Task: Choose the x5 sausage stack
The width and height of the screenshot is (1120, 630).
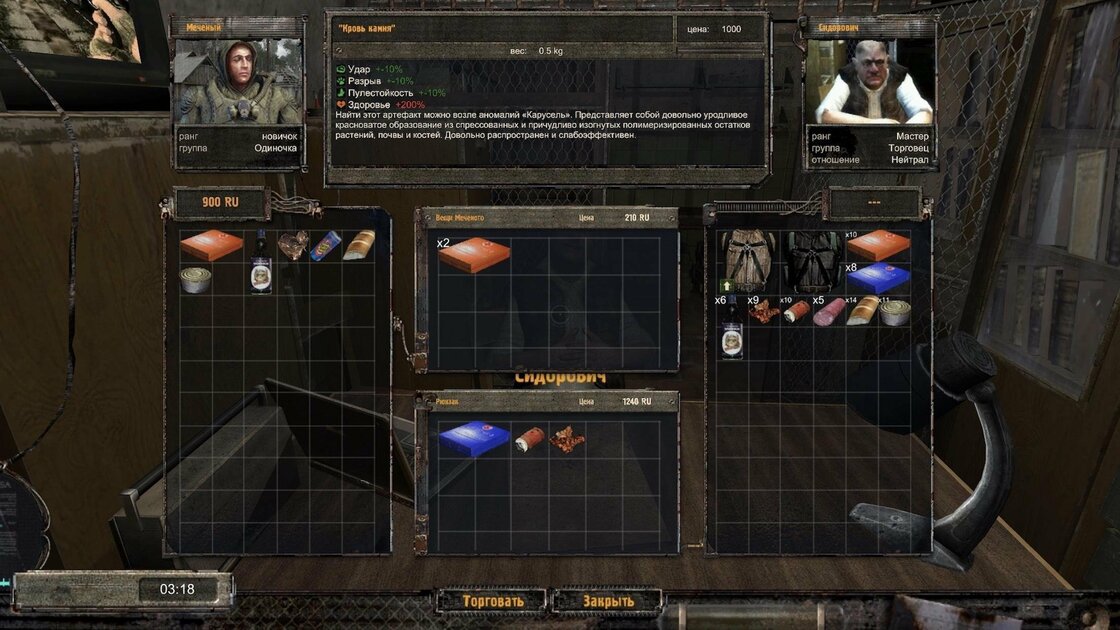Action: 829,311
